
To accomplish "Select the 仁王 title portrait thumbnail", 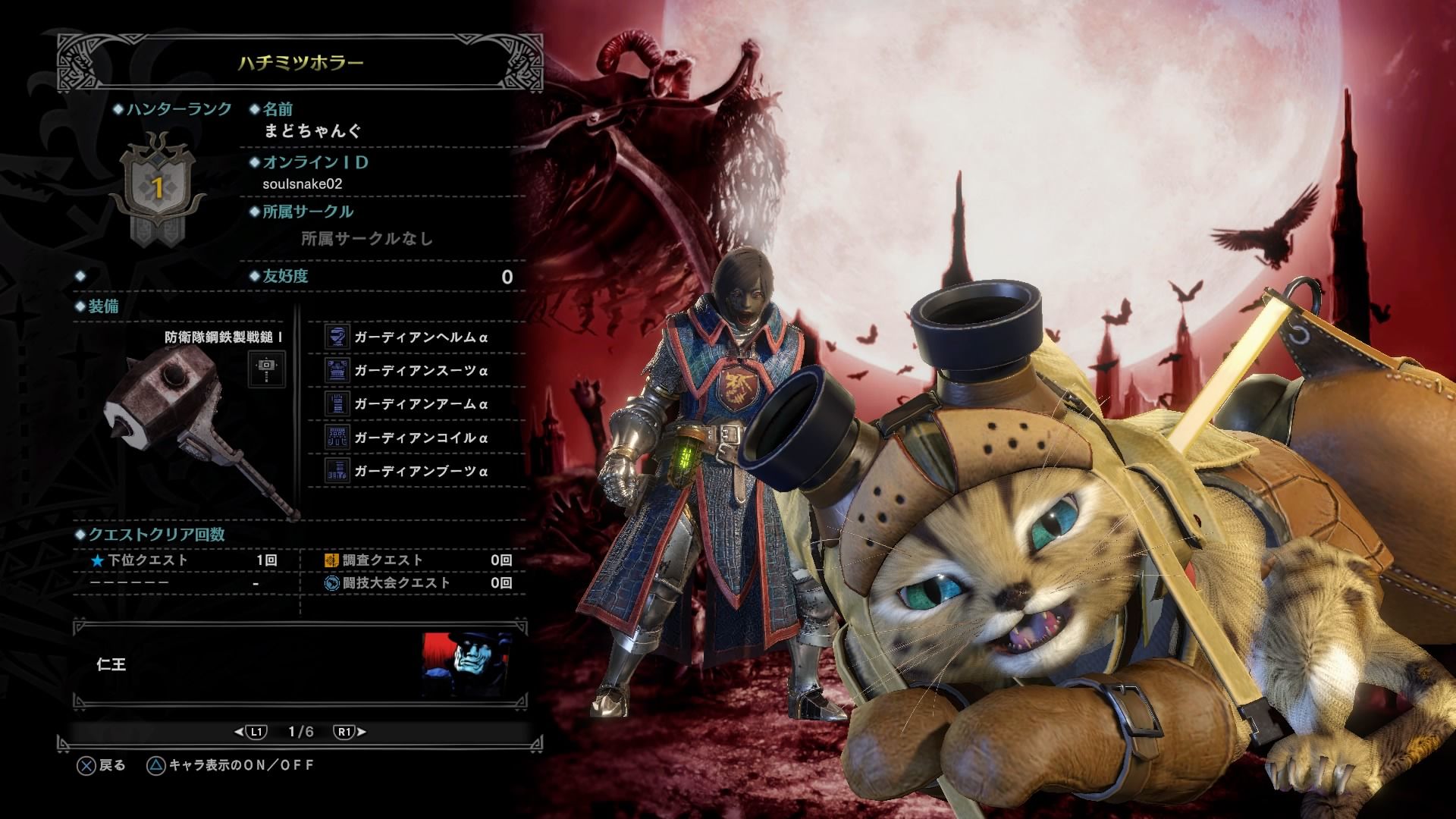I will click(x=467, y=664).
